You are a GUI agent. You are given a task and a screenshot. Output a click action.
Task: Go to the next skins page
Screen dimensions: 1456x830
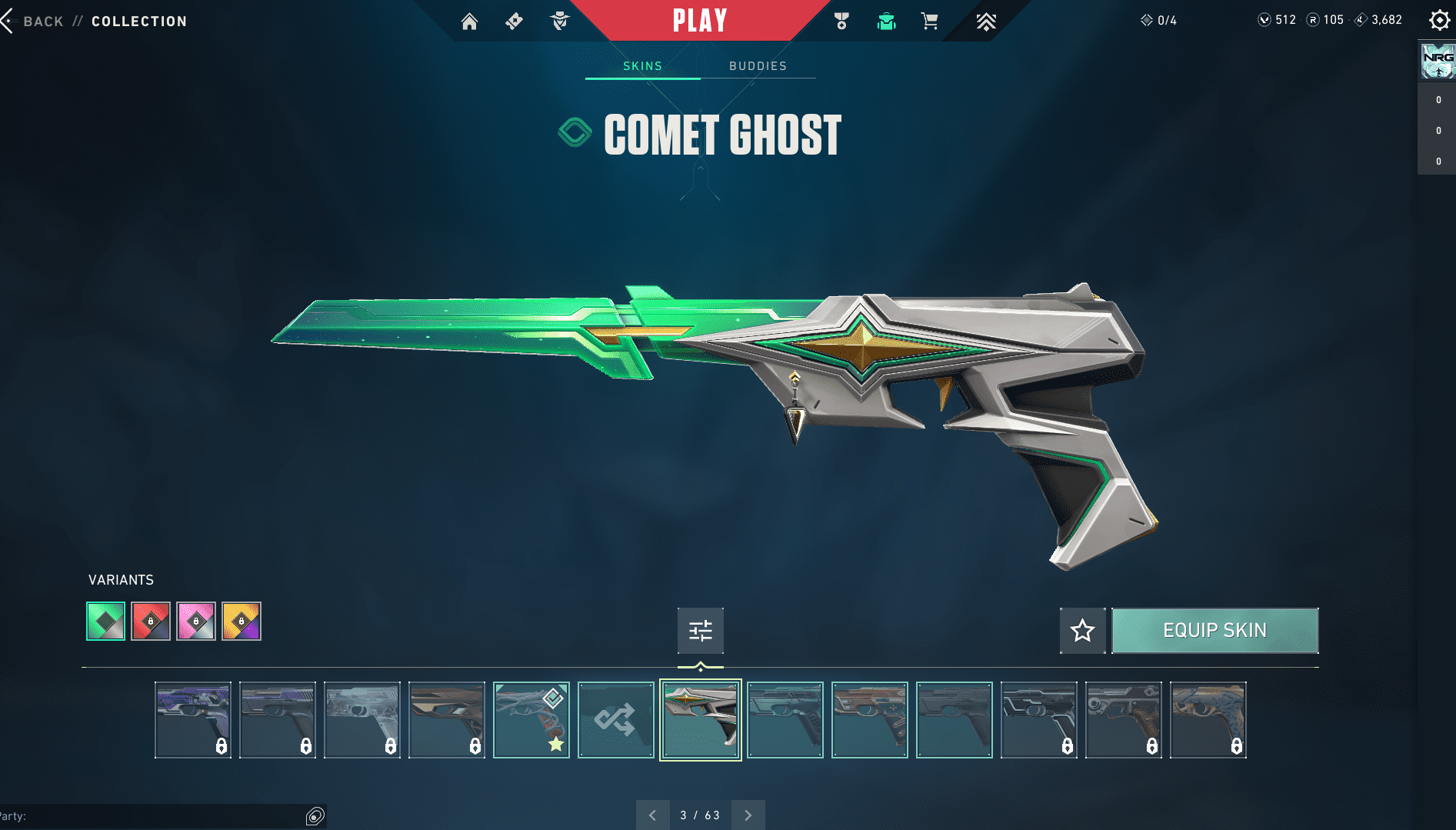pyautogui.click(x=748, y=815)
